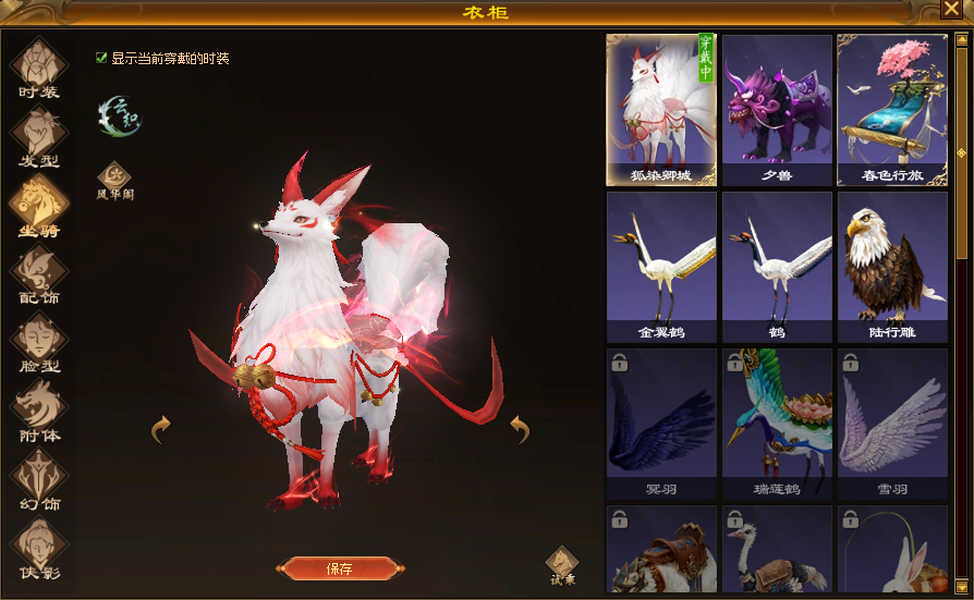
Task: Open the 发型 hairstyle tab
Action: coord(39,135)
